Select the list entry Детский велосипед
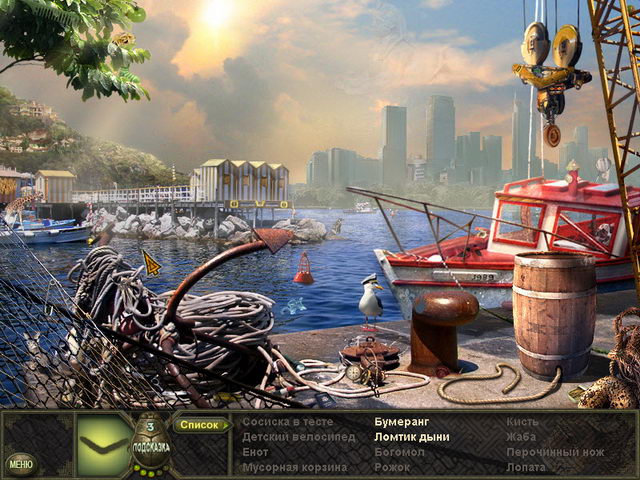640x480 pixels. (285, 437)
